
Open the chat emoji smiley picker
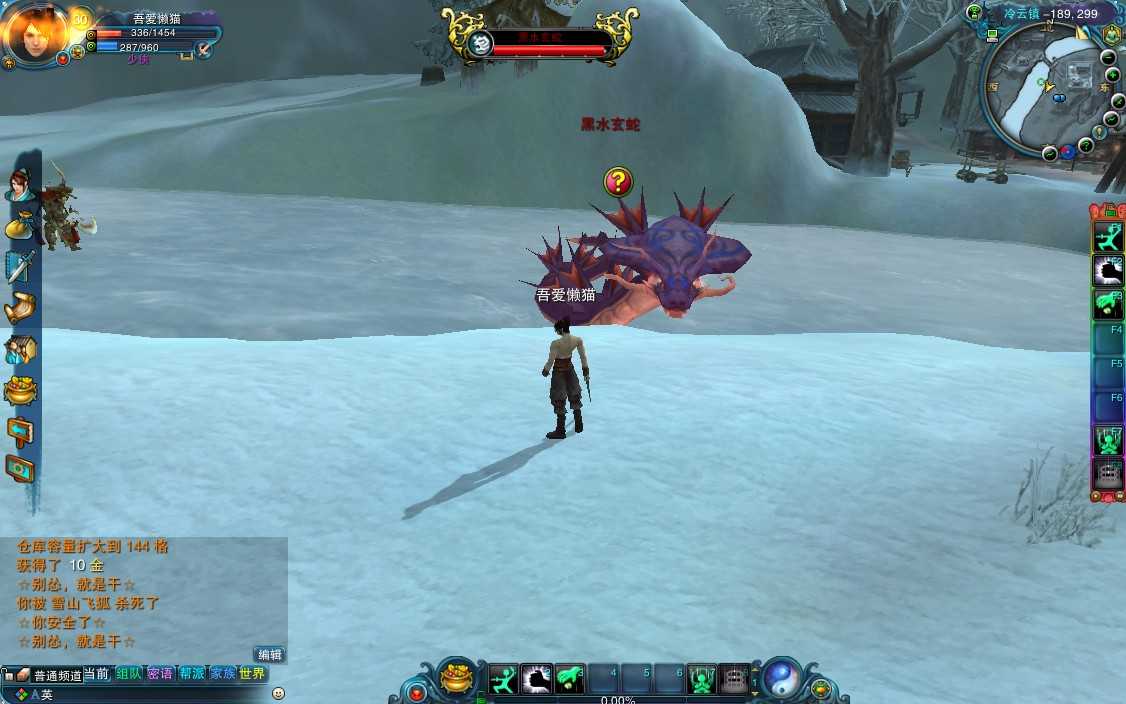click(278, 693)
